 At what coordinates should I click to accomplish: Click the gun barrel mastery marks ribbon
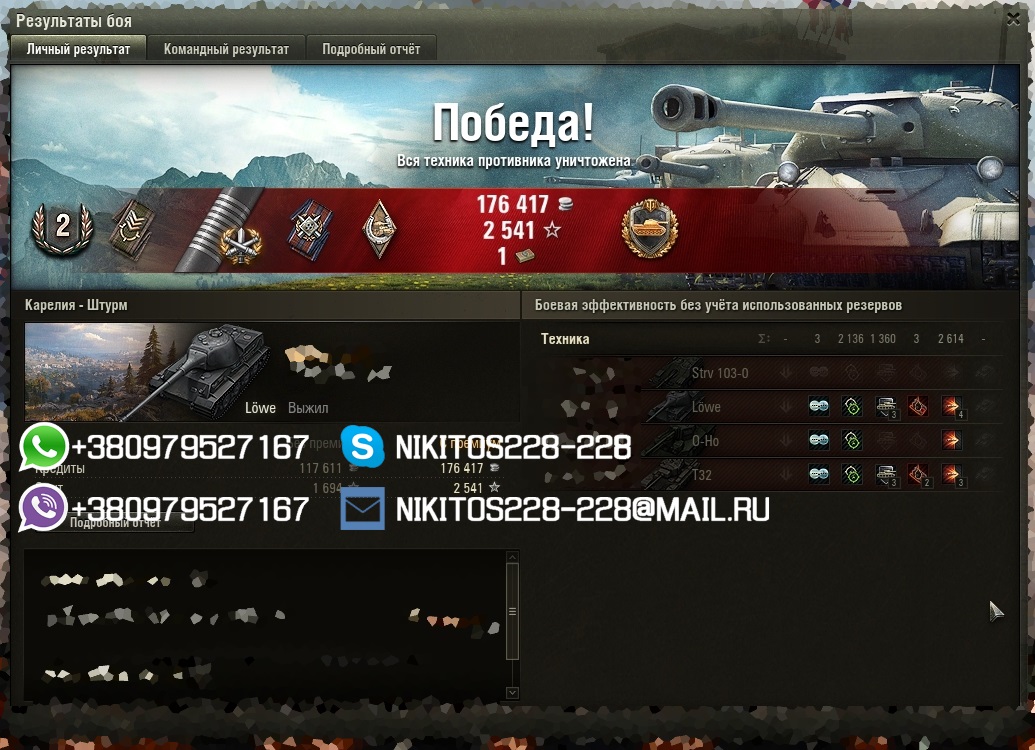coord(218,230)
